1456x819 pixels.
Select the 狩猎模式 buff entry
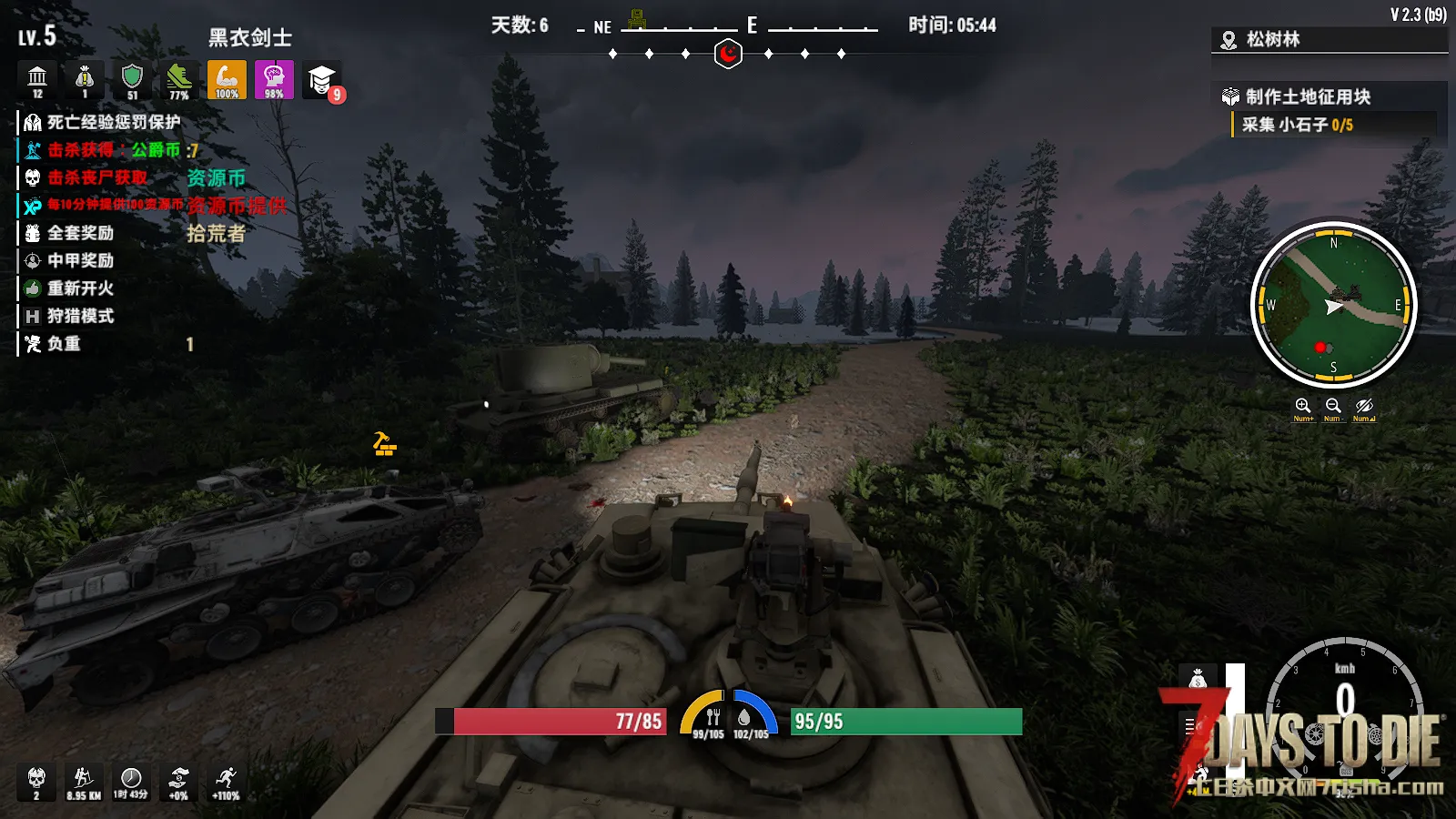tap(80, 316)
